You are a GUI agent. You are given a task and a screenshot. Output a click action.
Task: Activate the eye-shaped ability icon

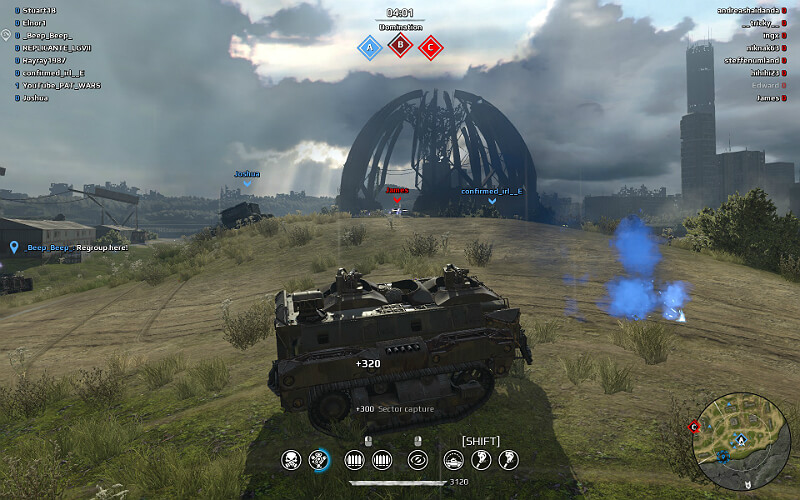(417, 460)
